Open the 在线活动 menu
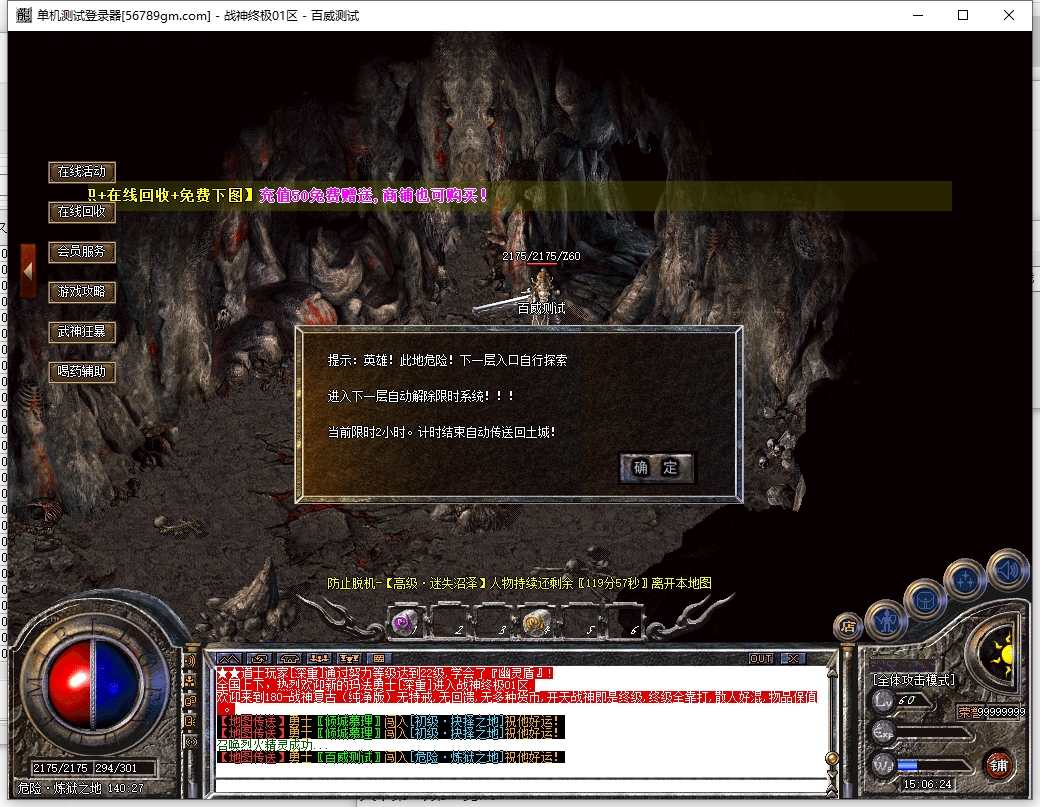Image resolution: width=1040 pixels, height=807 pixels. 82,172
